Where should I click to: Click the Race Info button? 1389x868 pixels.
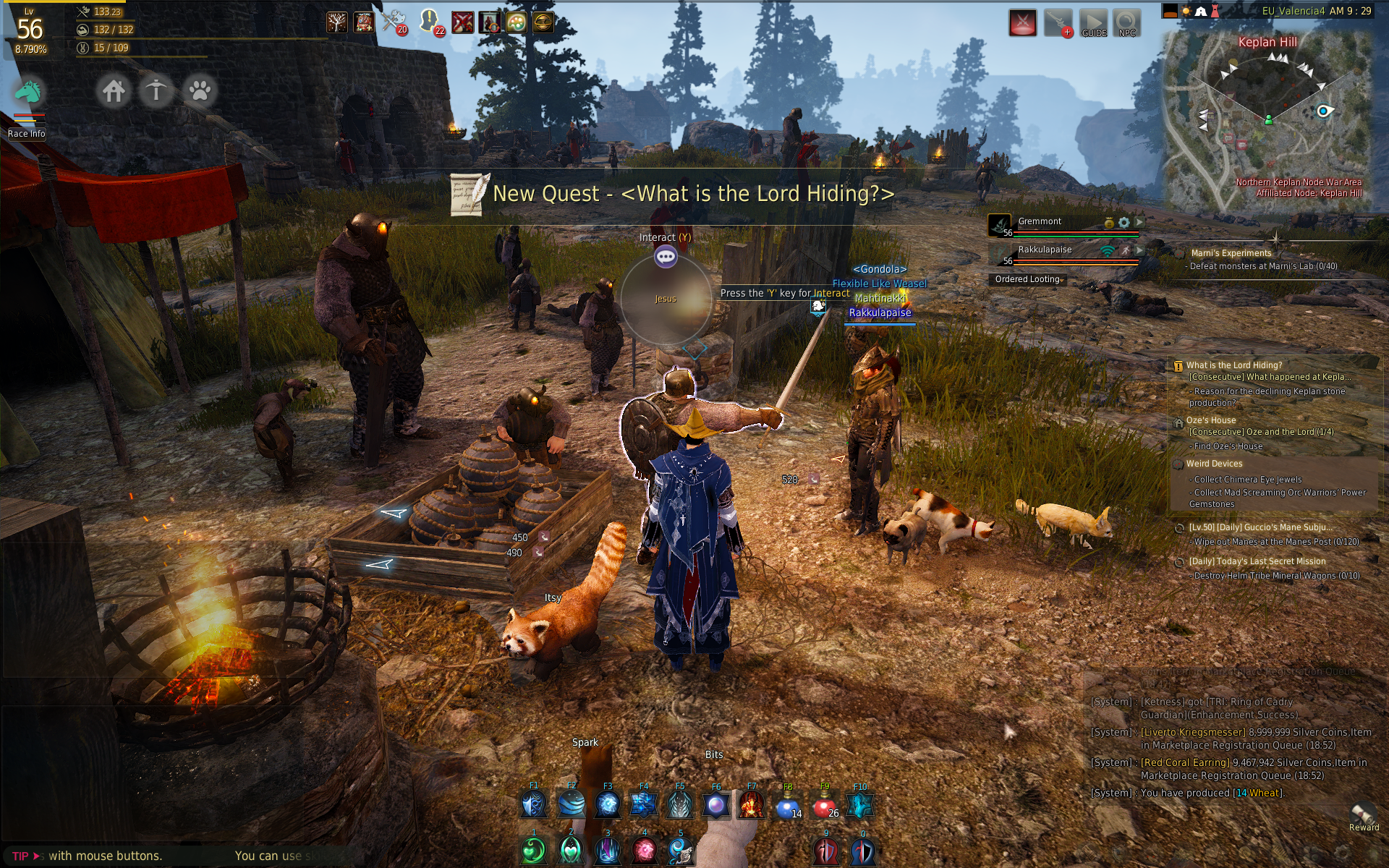[x=27, y=134]
